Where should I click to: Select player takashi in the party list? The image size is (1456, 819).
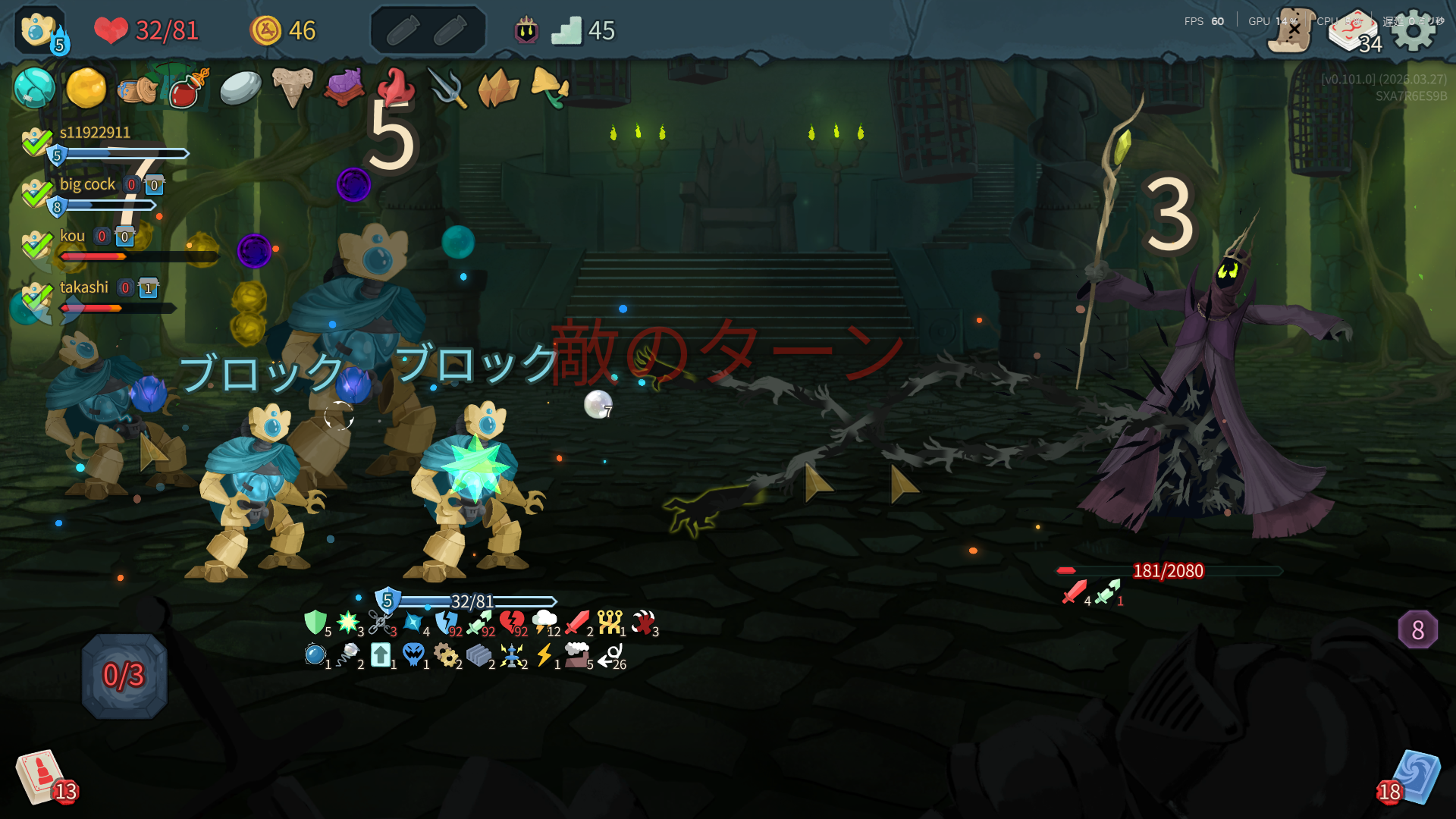83,287
